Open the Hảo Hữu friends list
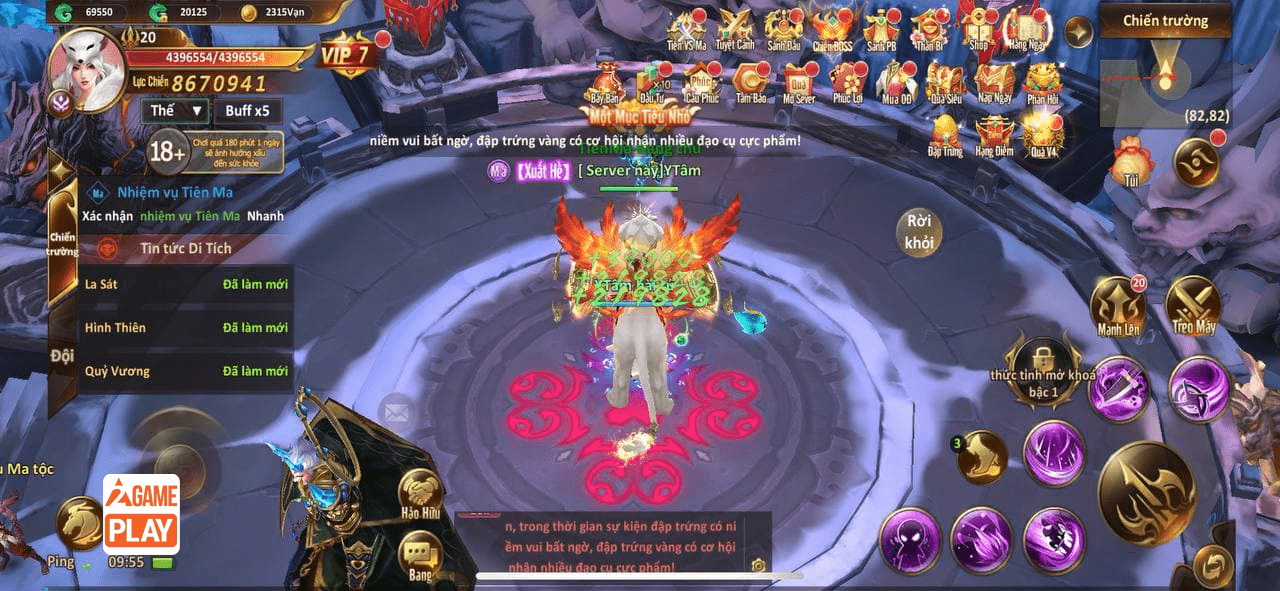 click(x=421, y=494)
